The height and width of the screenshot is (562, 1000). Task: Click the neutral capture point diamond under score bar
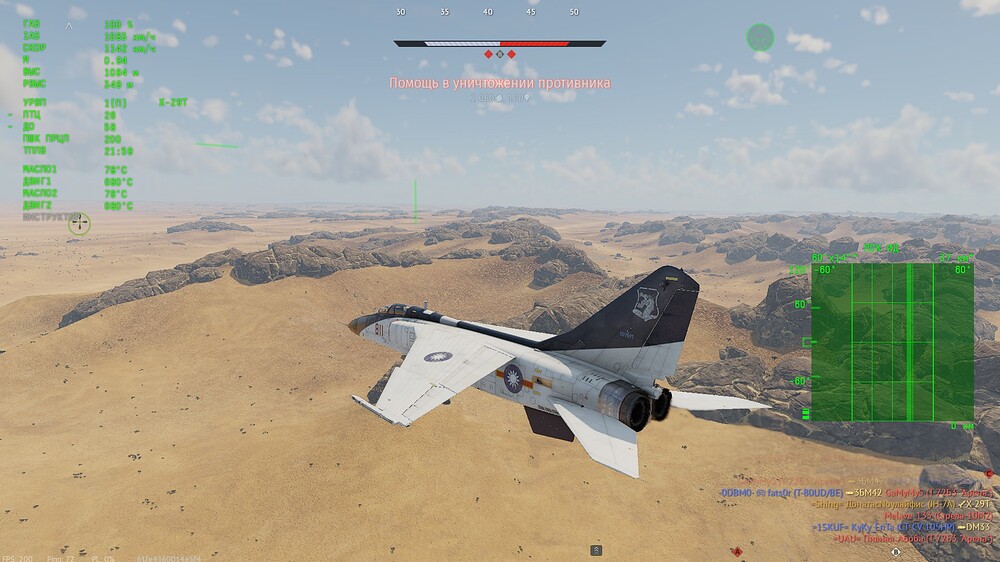[x=500, y=54]
